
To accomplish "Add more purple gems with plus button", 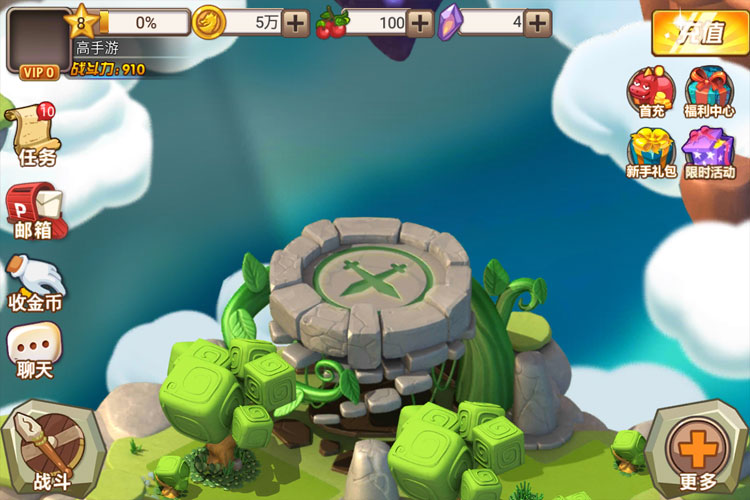I will (538, 22).
